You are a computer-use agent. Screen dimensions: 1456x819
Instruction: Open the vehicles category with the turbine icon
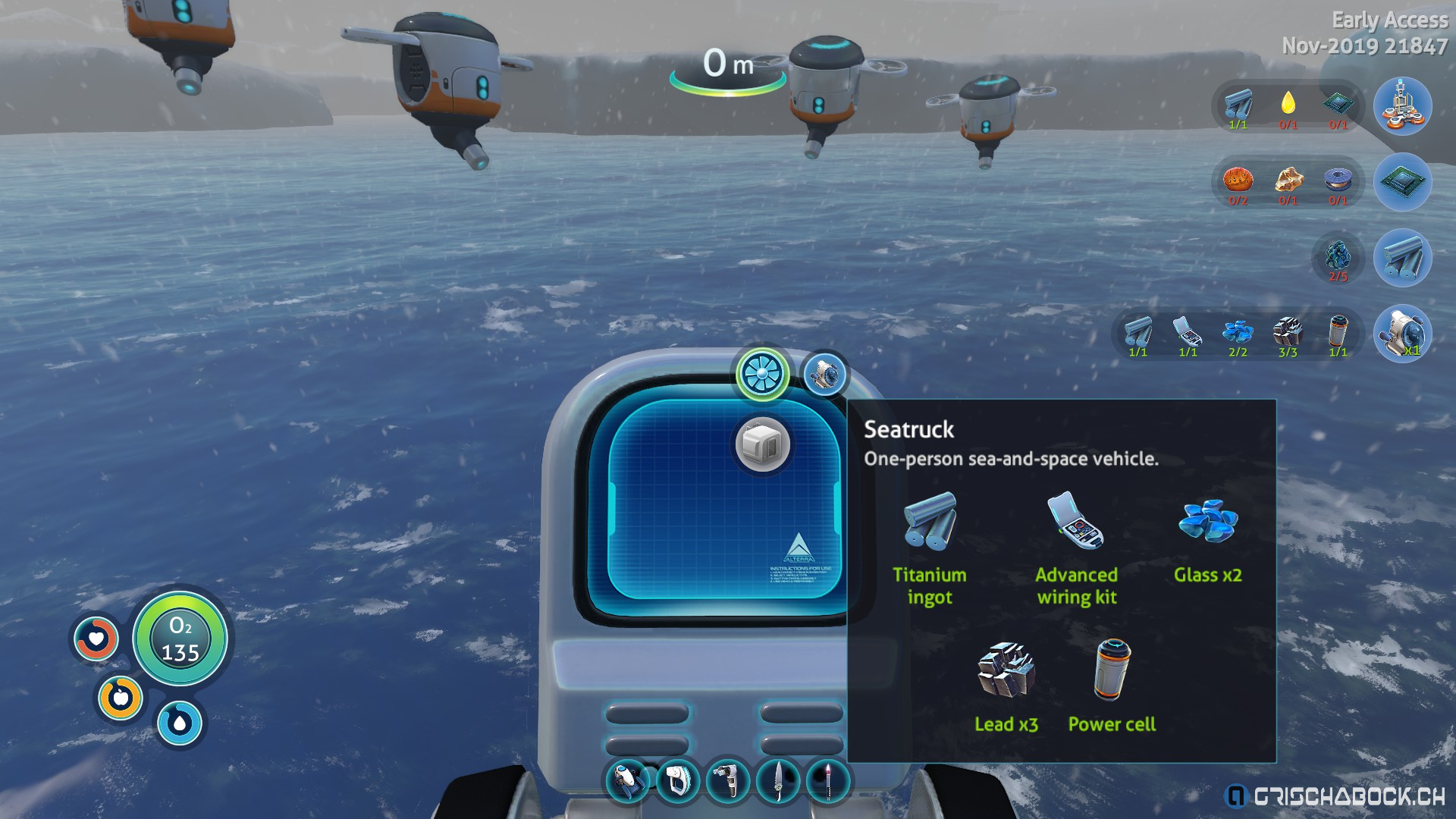[x=761, y=374]
